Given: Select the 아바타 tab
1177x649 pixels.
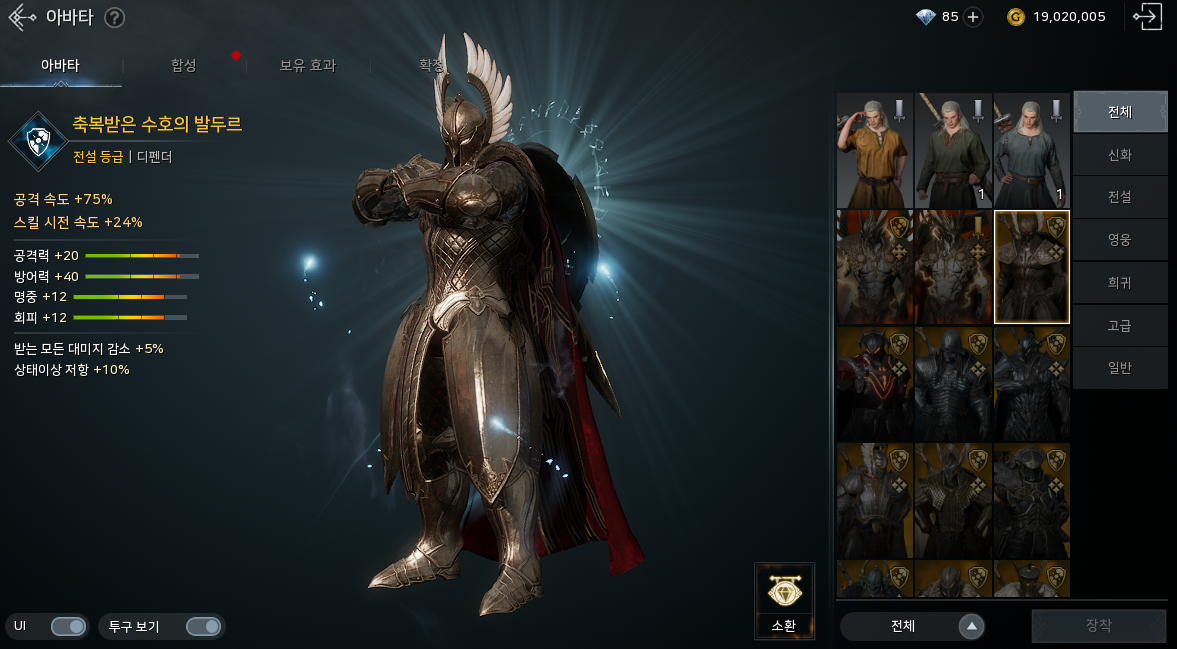Looking at the screenshot, I should (x=60, y=66).
